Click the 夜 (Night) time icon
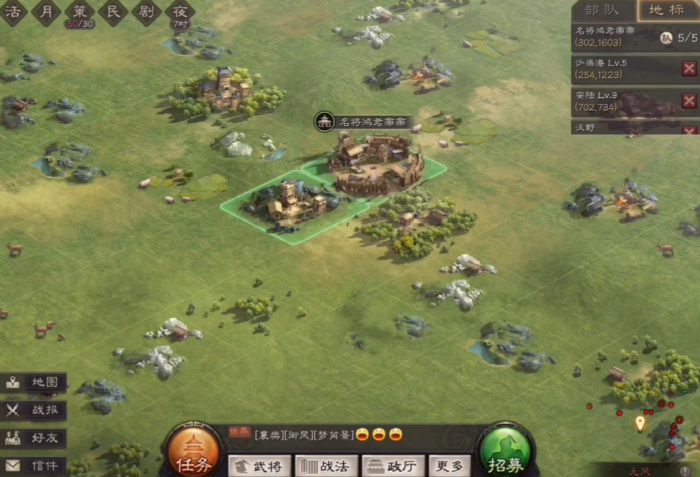 pyautogui.click(x=180, y=12)
